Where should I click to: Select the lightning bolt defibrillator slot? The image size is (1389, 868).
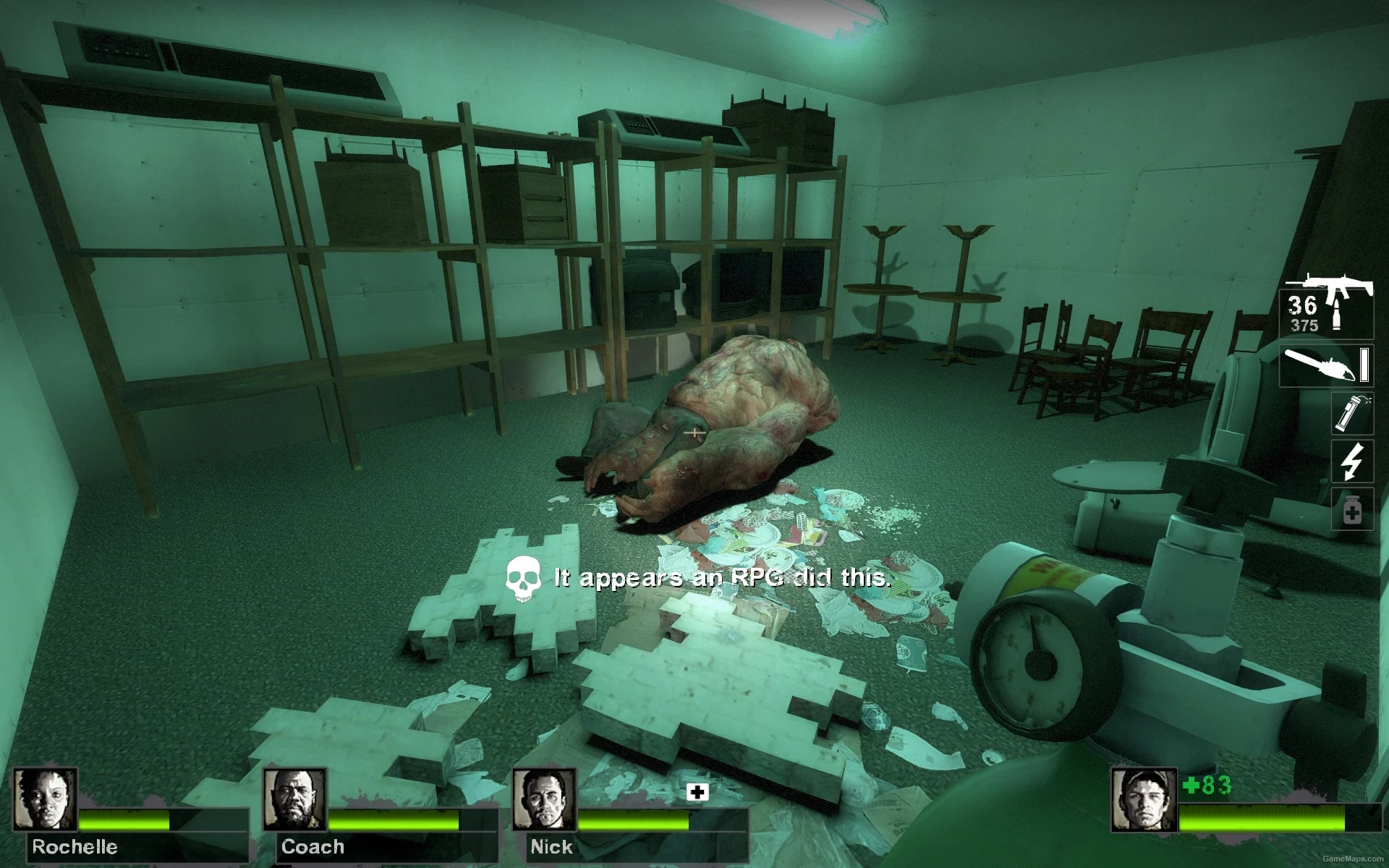click(x=1352, y=461)
